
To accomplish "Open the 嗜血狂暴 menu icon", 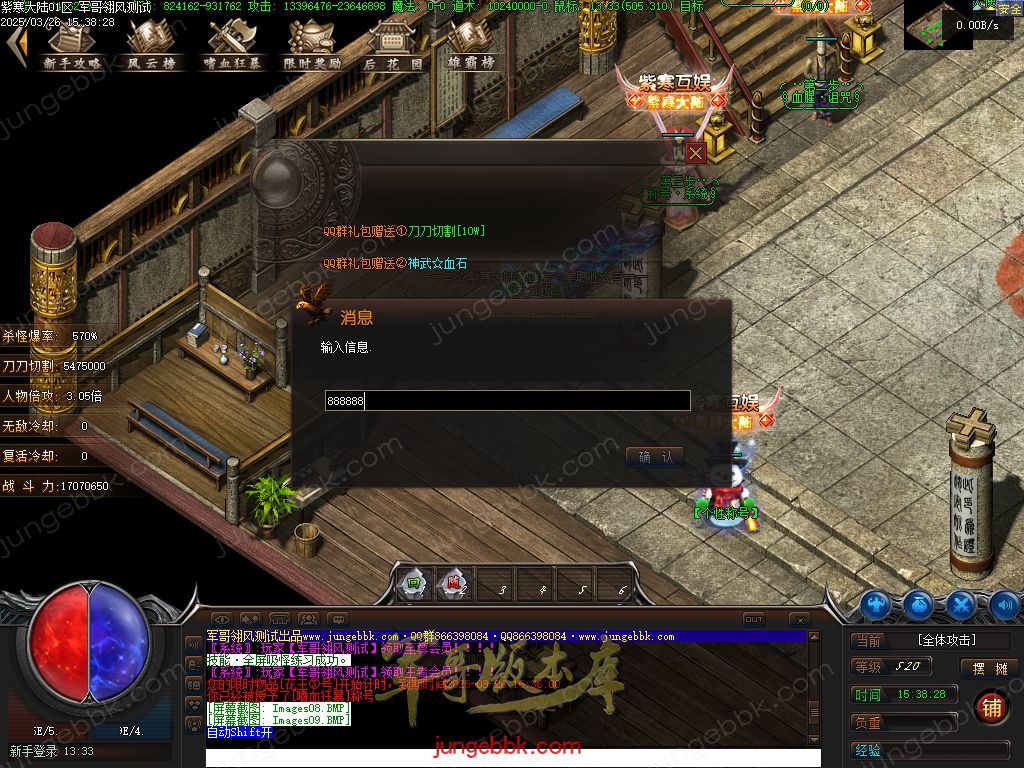I will 232,45.
